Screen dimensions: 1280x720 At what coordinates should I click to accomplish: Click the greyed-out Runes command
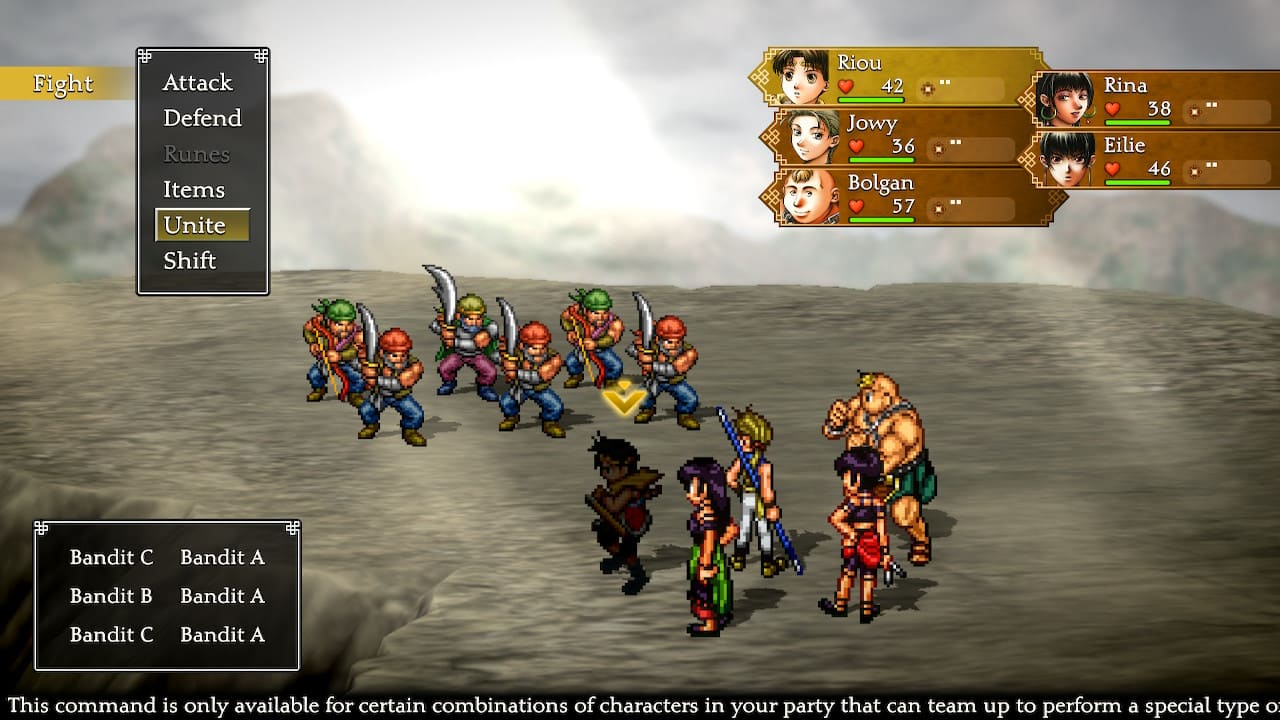[196, 154]
